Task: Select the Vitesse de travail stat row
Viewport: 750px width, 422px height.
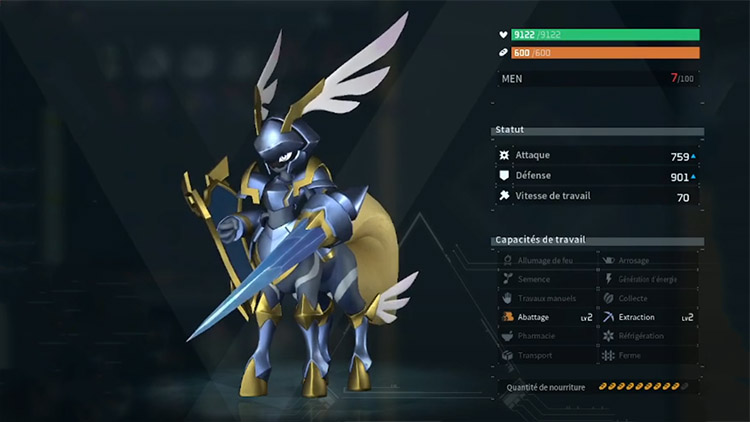Action: pyautogui.click(x=598, y=197)
